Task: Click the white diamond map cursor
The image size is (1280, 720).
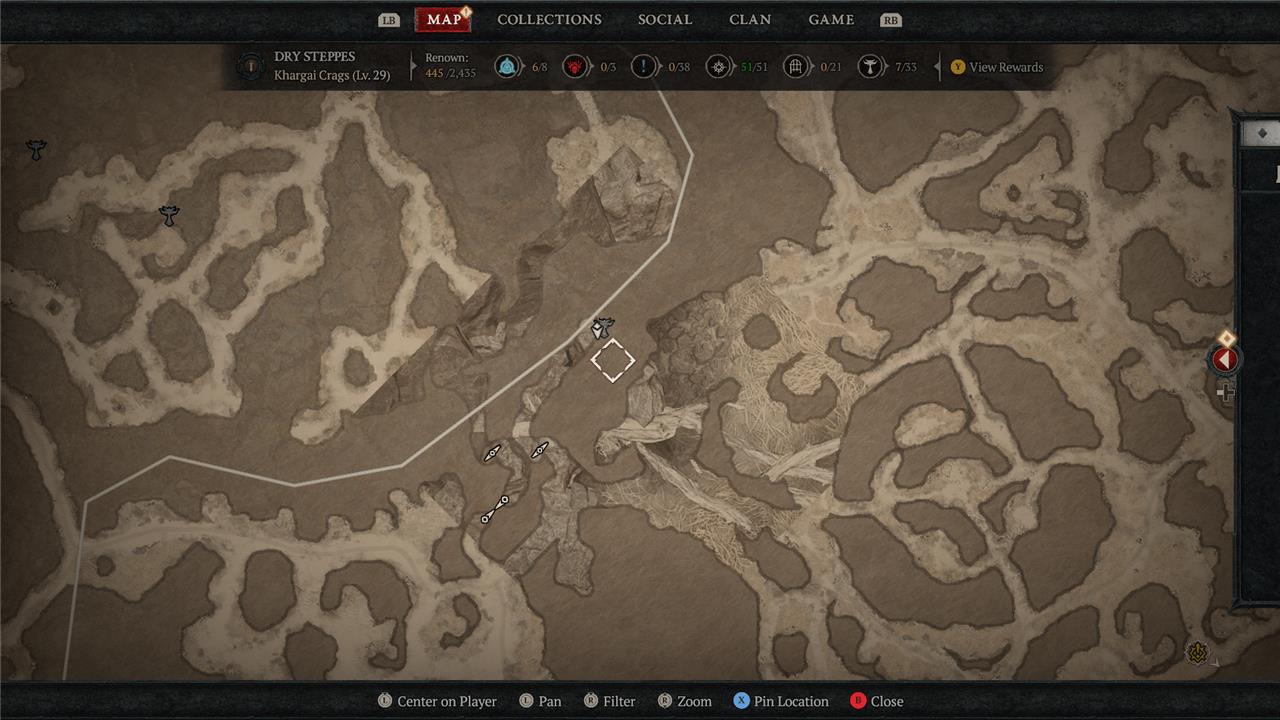Action: (x=612, y=360)
